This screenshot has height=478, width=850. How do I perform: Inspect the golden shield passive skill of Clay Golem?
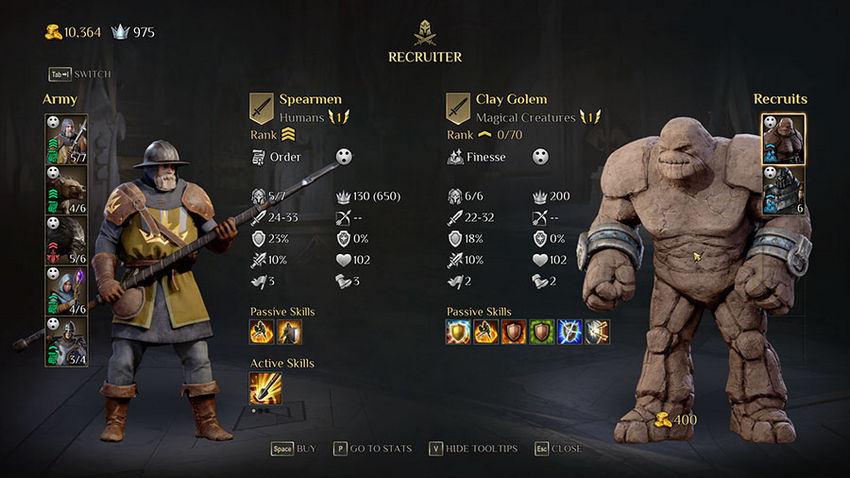458,331
